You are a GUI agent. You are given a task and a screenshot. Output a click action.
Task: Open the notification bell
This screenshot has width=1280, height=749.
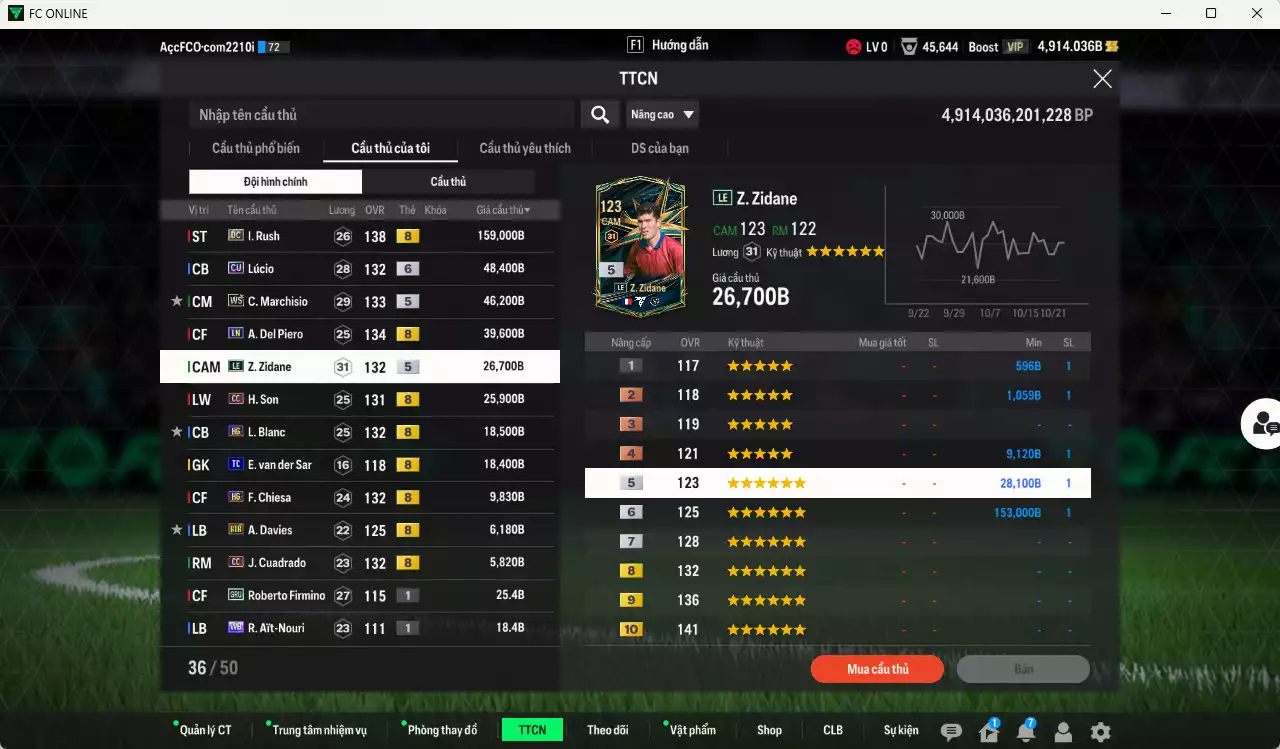(x=1025, y=732)
